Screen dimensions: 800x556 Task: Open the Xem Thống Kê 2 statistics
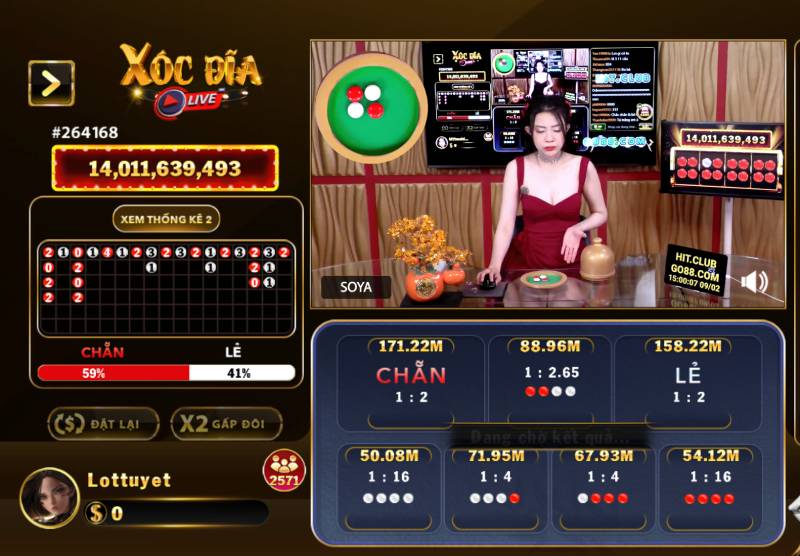point(166,220)
